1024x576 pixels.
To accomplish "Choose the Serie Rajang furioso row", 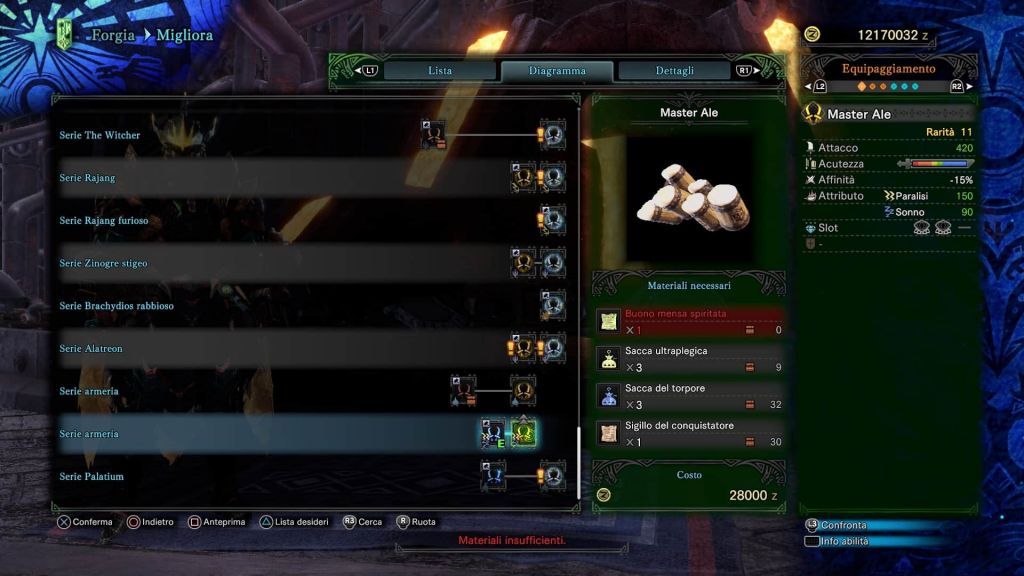I will tap(104, 220).
